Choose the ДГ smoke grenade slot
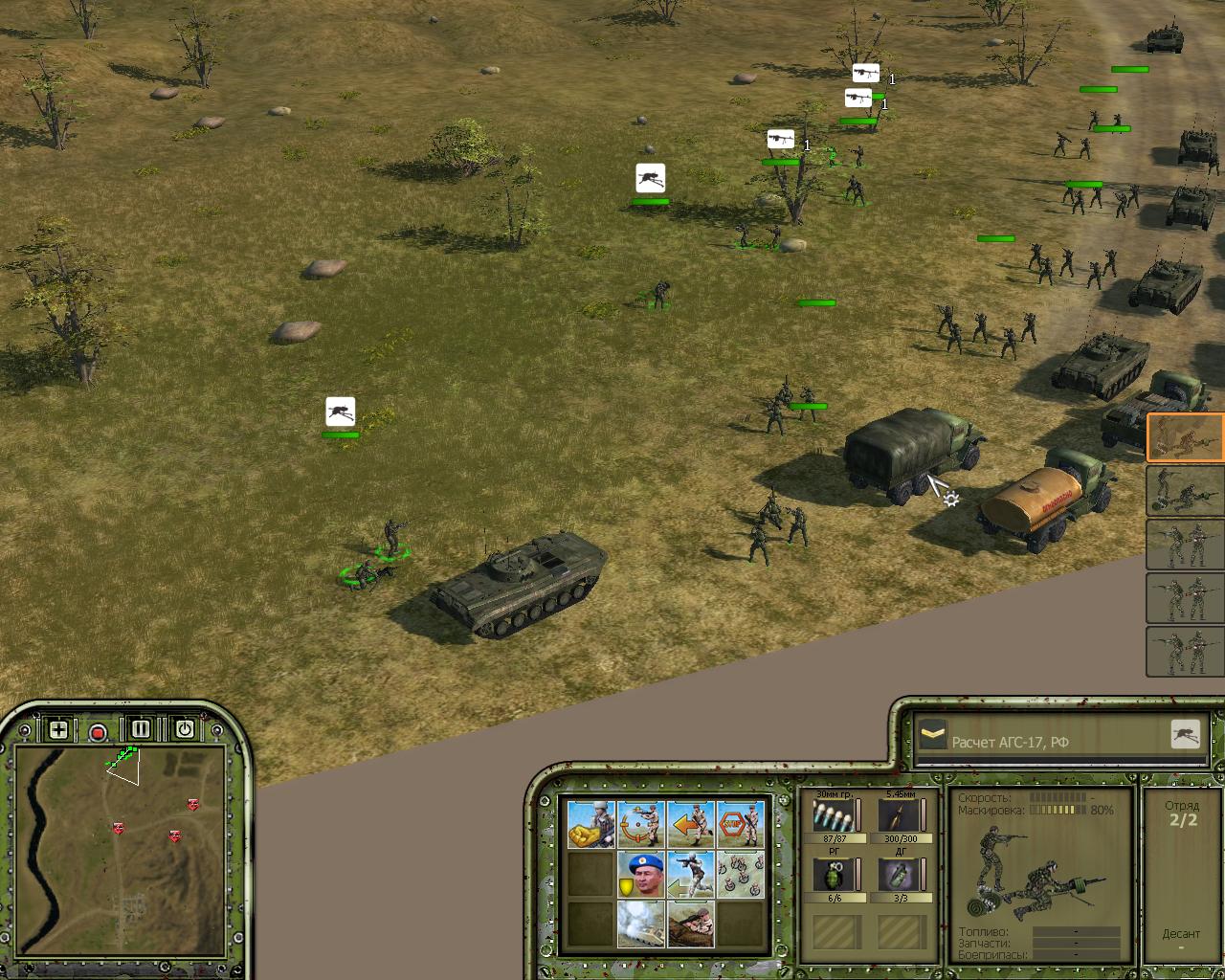This screenshot has height=980, width=1225. point(900,876)
